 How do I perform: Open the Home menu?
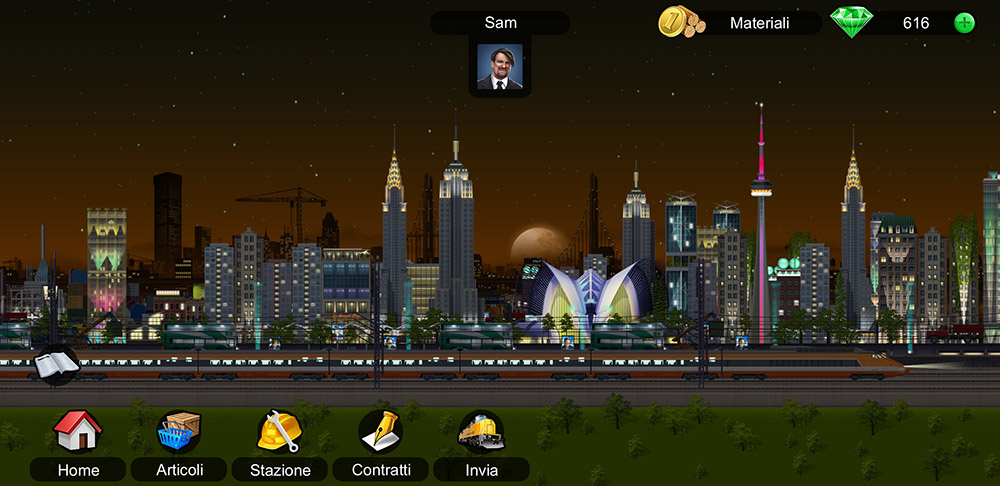pos(78,432)
